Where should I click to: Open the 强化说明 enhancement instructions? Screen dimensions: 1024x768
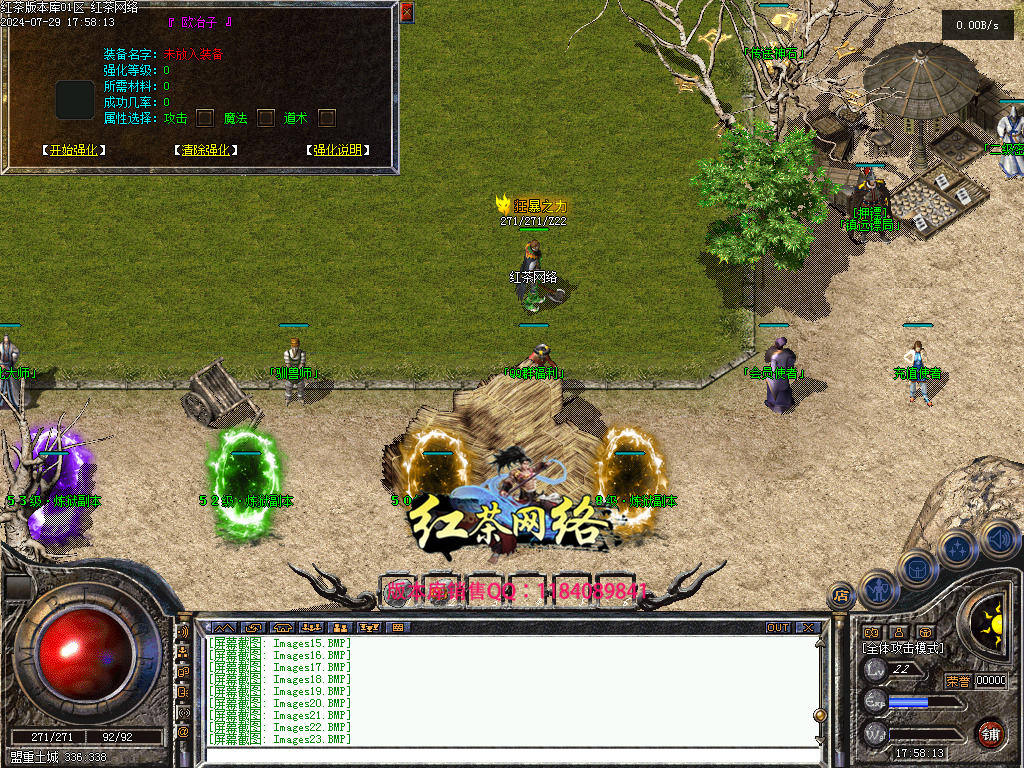click(x=337, y=150)
